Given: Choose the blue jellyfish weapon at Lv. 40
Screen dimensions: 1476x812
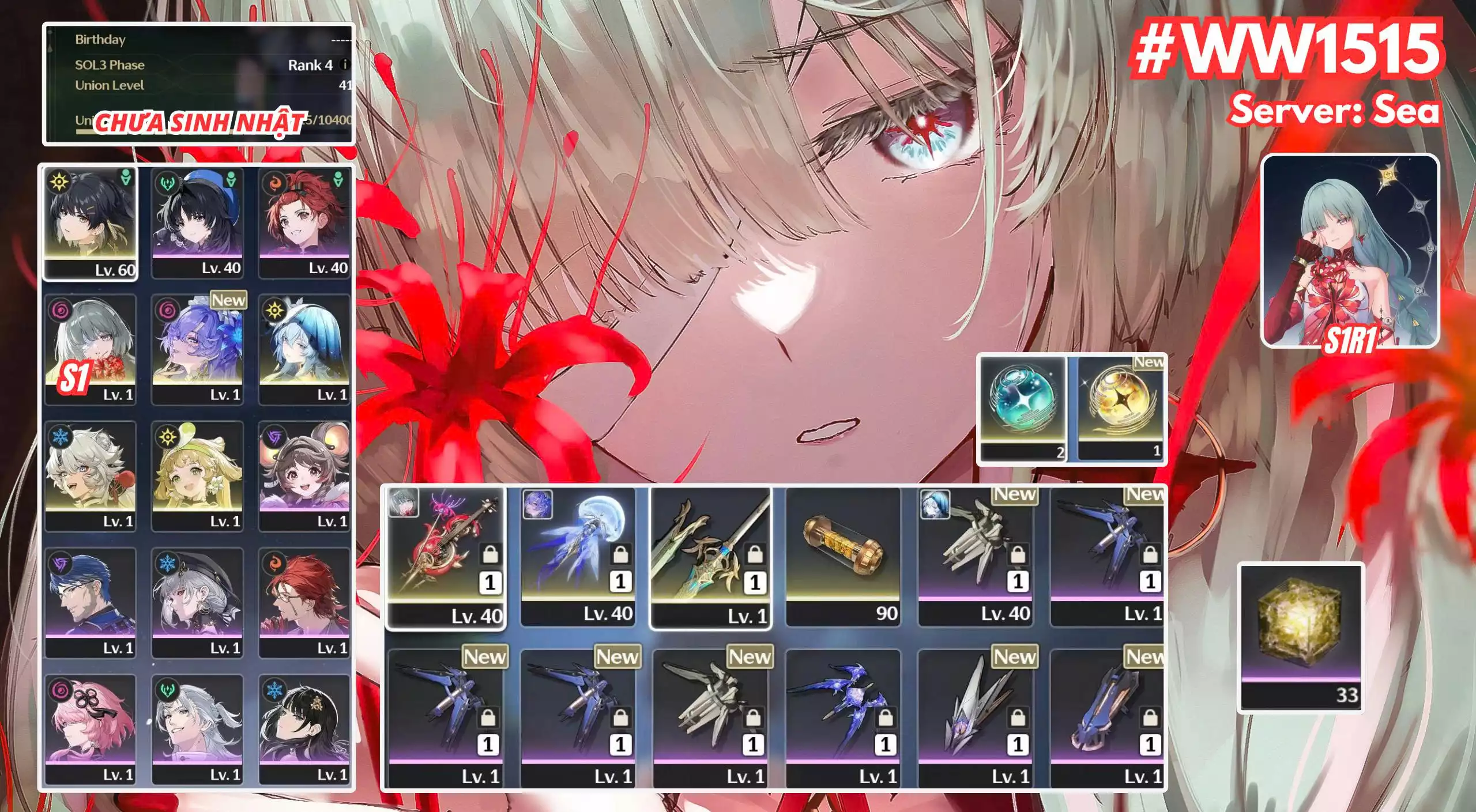Looking at the screenshot, I should point(578,557).
